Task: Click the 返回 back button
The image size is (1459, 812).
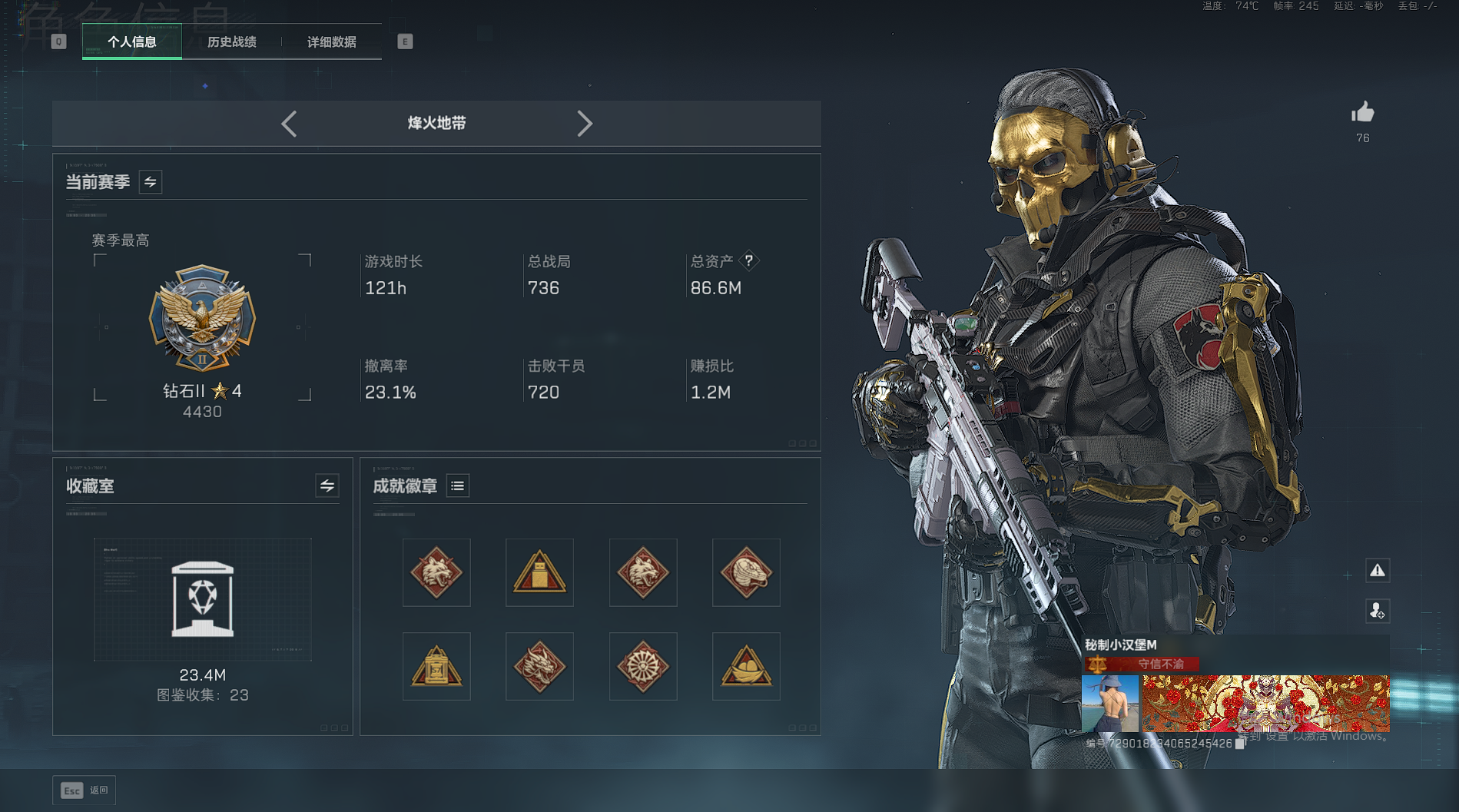Action: [x=85, y=790]
